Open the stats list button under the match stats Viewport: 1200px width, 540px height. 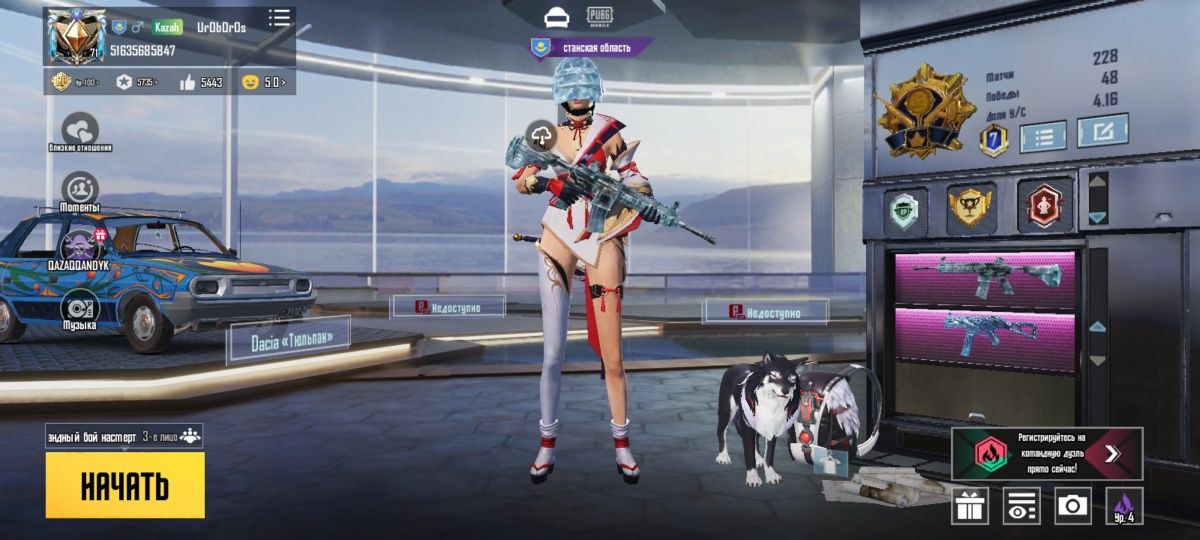[x=1042, y=134]
